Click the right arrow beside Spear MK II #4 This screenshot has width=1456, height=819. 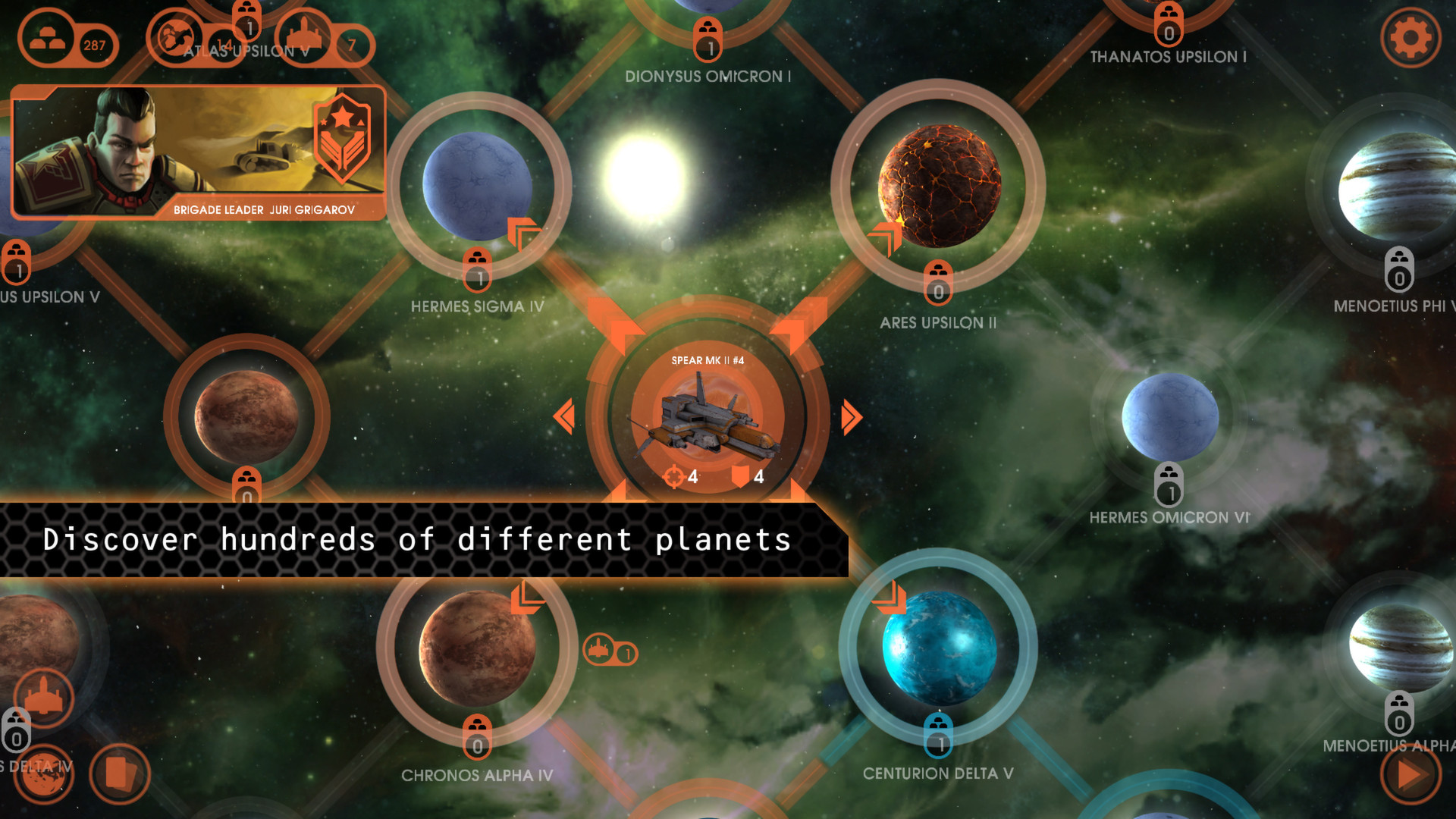[849, 416]
